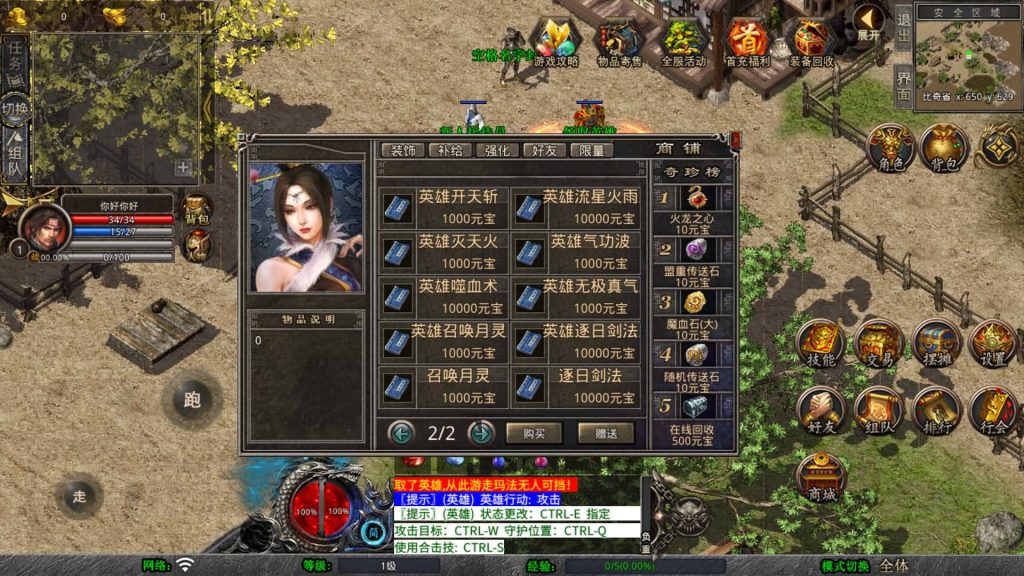Switch to the 装饰 shop tab
The height and width of the screenshot is (576, 1024).
pyautogui.click(x=403, y=151)
